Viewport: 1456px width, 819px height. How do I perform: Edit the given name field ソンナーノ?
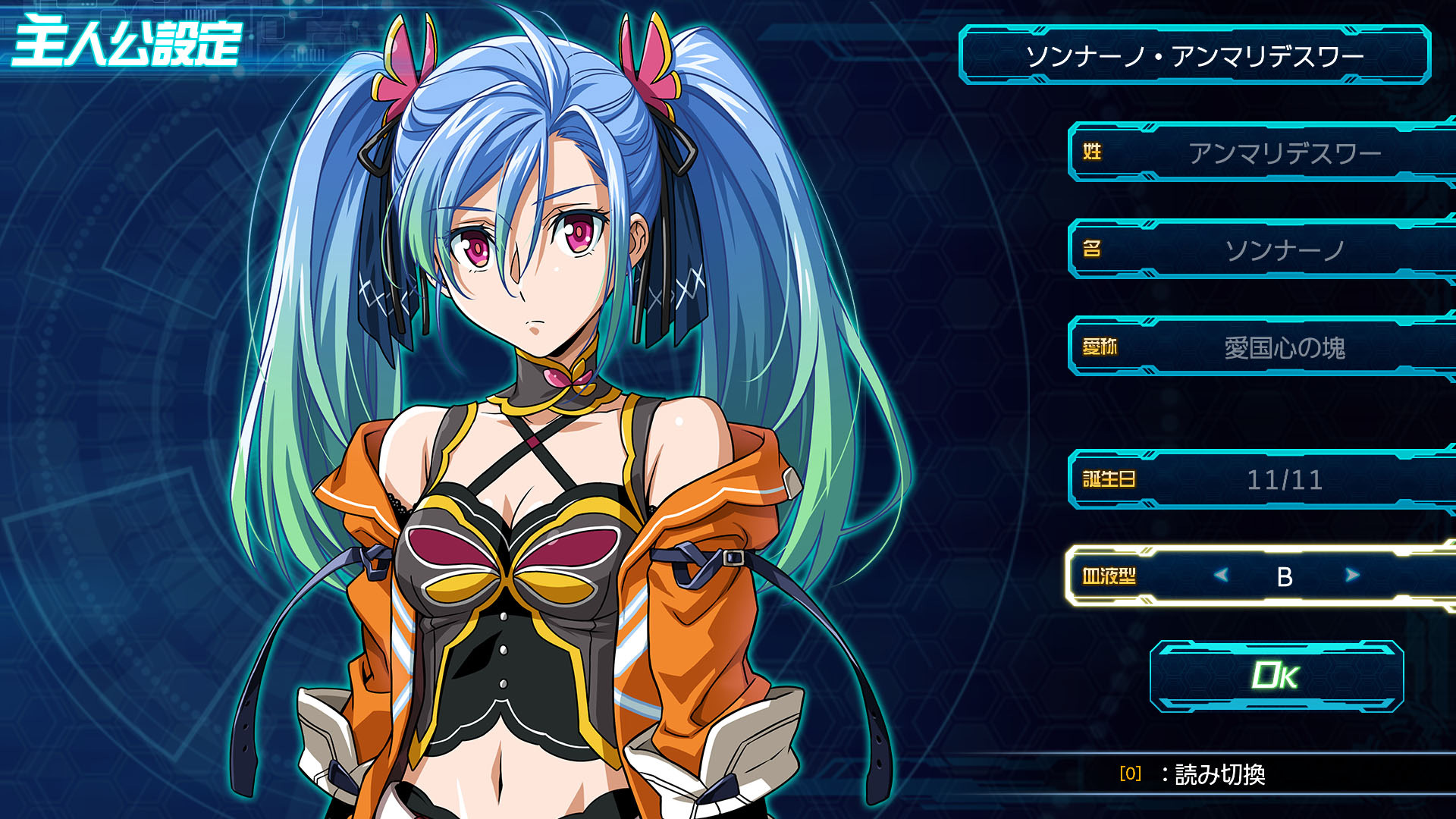click(x=1284, y=250)
